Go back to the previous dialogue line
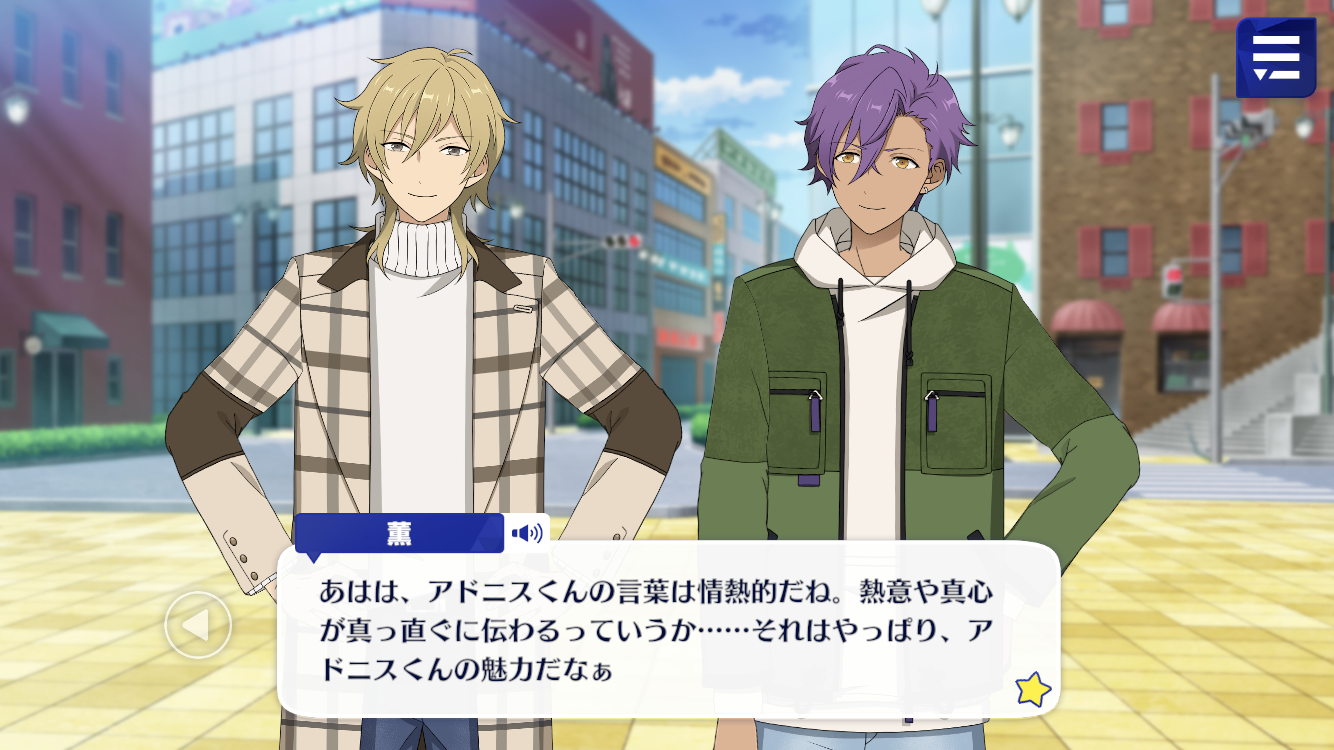The image size is (1334, 750). [x=198, y=625]
